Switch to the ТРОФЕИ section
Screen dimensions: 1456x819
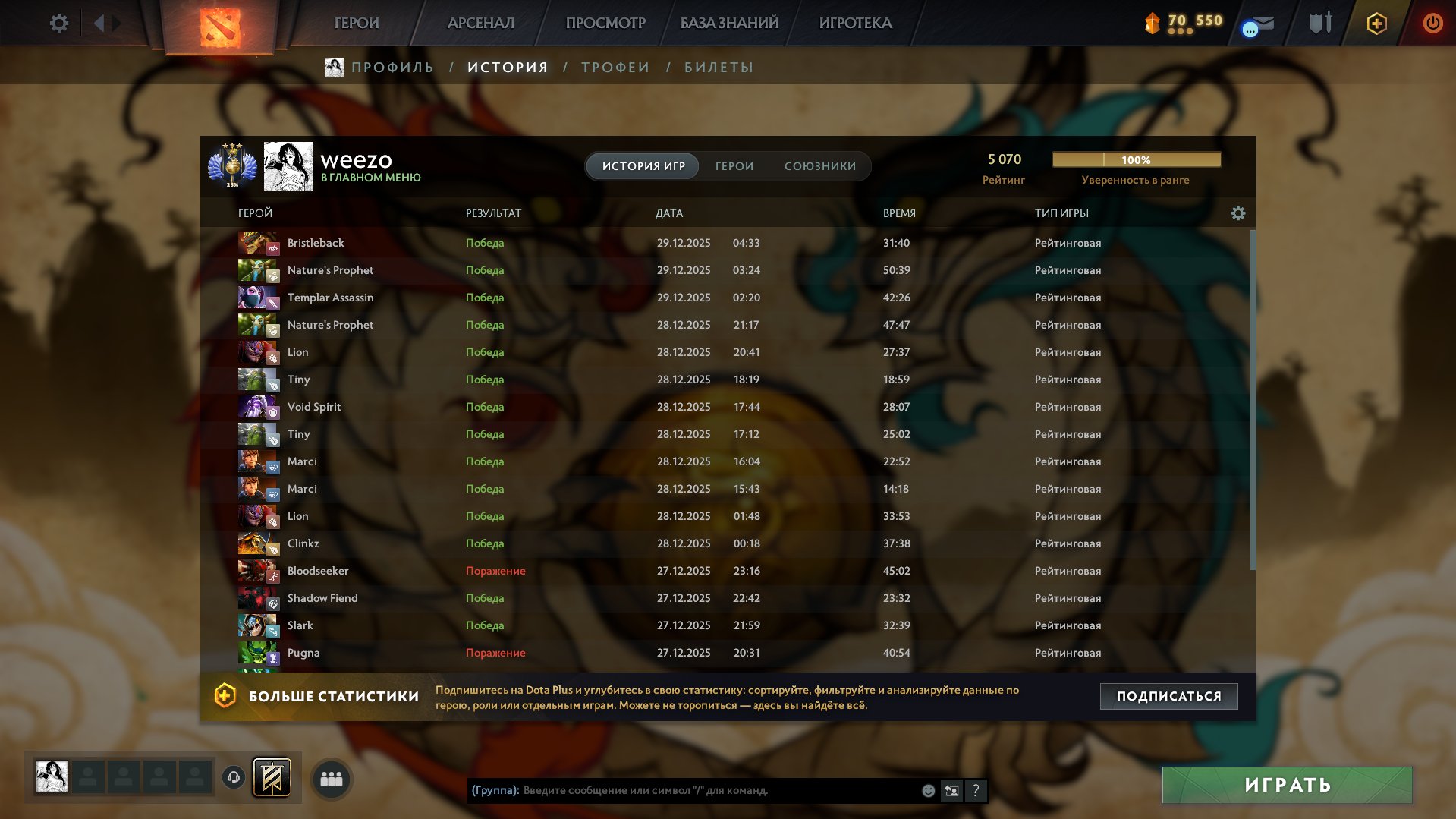[x=615, y=67]
